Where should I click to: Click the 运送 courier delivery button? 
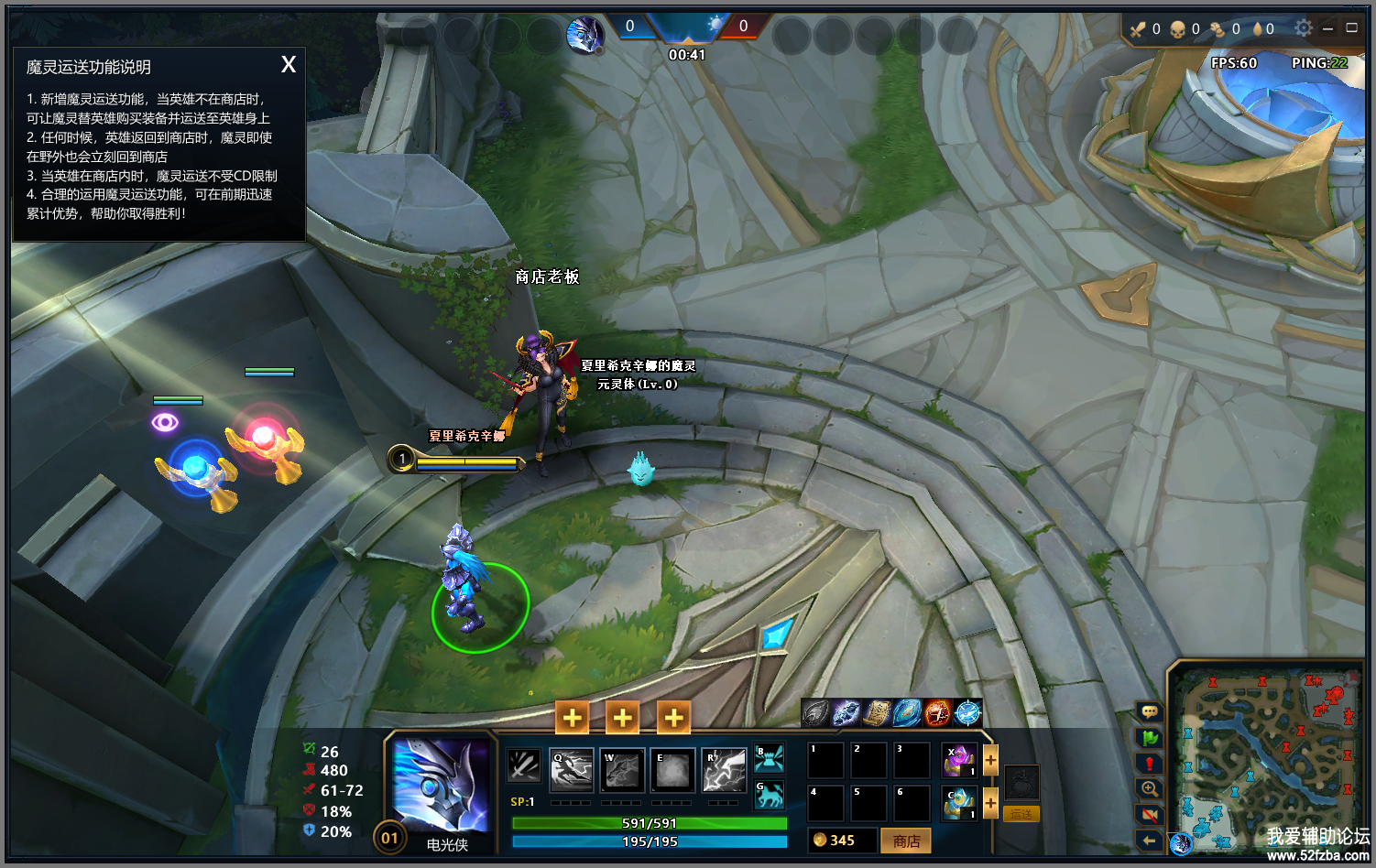(1021, 814)
